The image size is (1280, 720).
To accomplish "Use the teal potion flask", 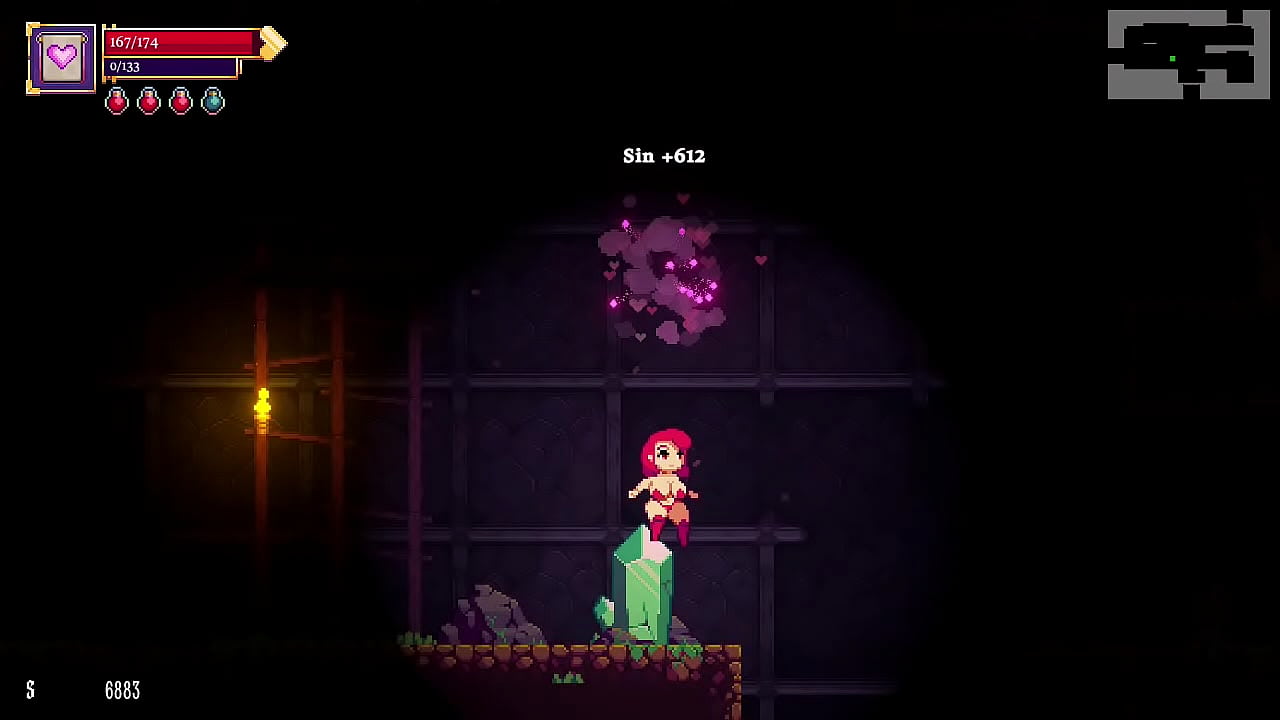I will coord(213,101).
